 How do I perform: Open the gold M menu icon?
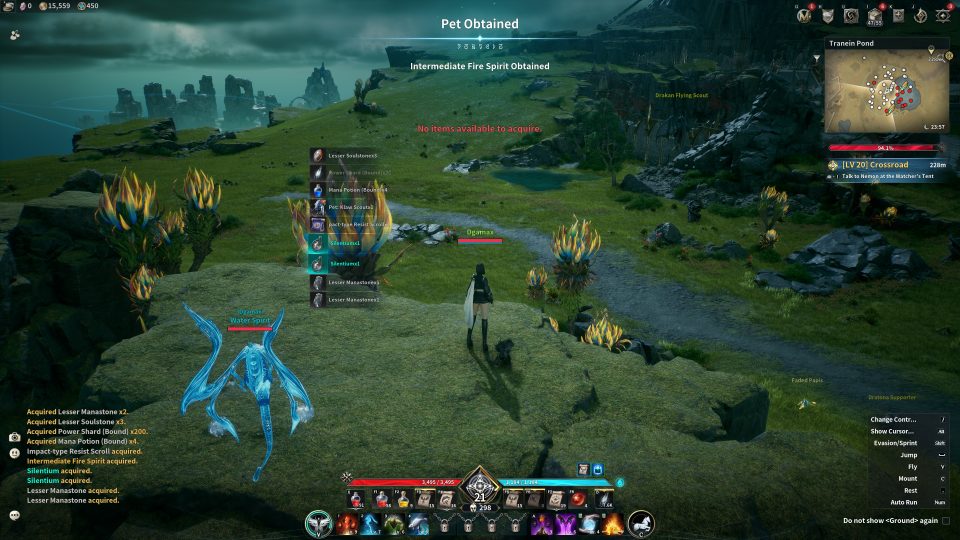click(x=804, y=15)
